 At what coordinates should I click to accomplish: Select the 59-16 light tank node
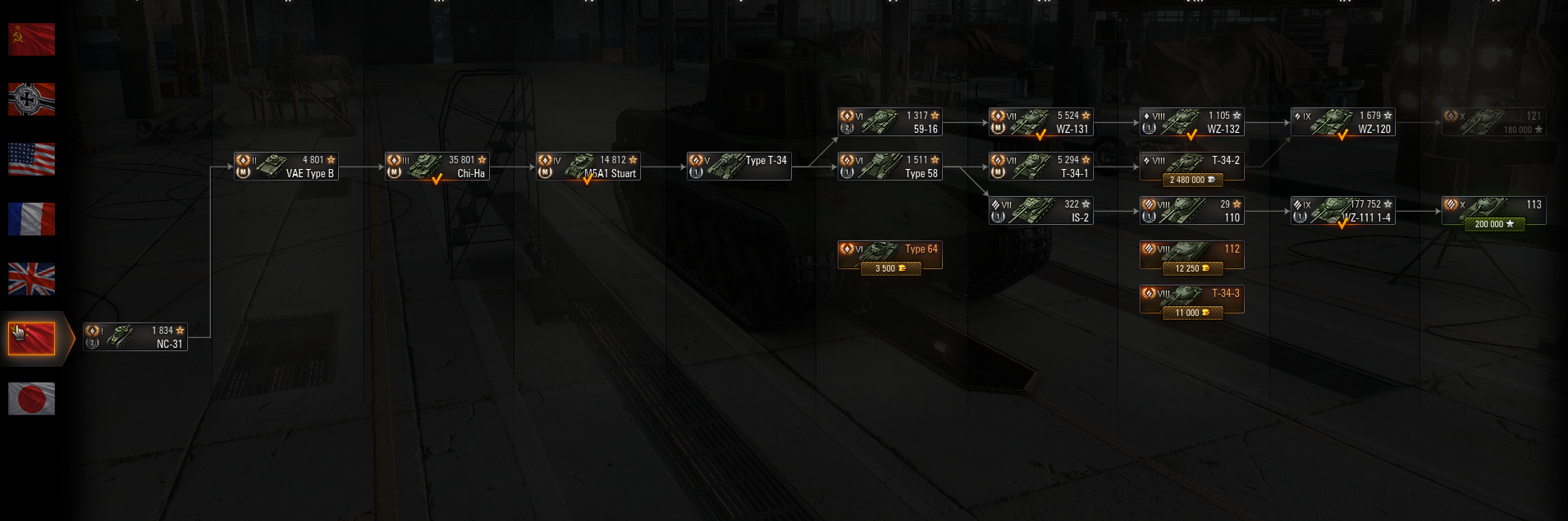[889, 122]
